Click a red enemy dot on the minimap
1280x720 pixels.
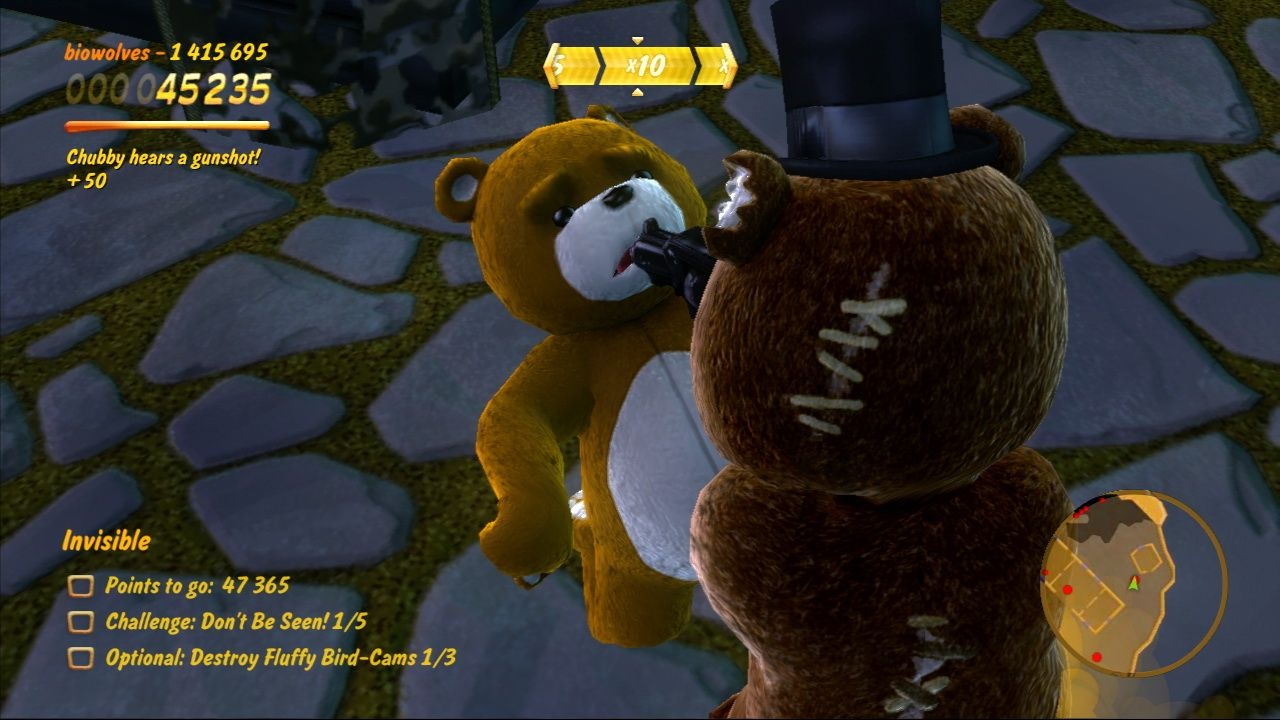[x=1068, y=588]
